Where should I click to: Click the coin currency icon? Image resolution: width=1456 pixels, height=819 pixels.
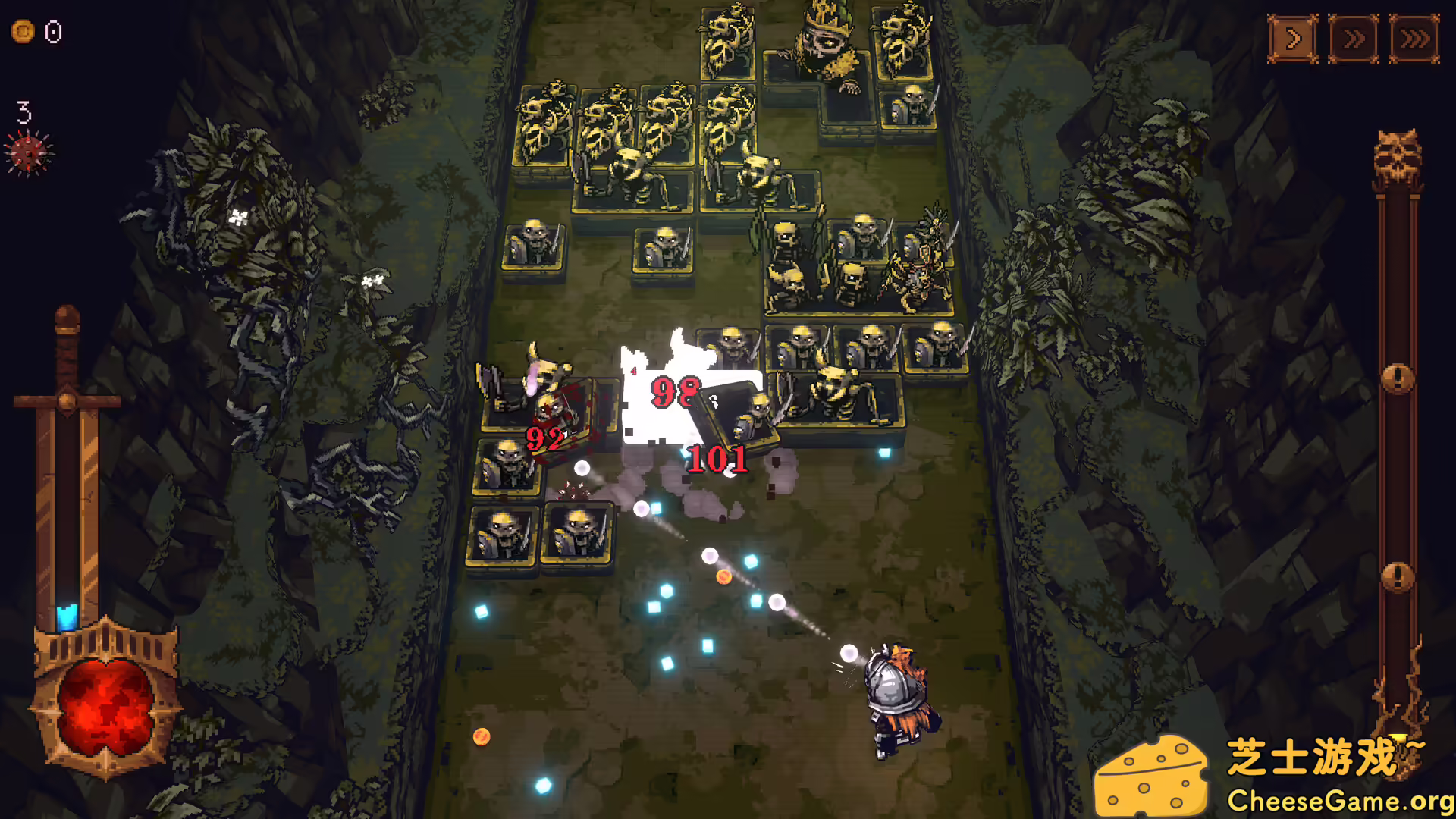click(x=22, y=32)
